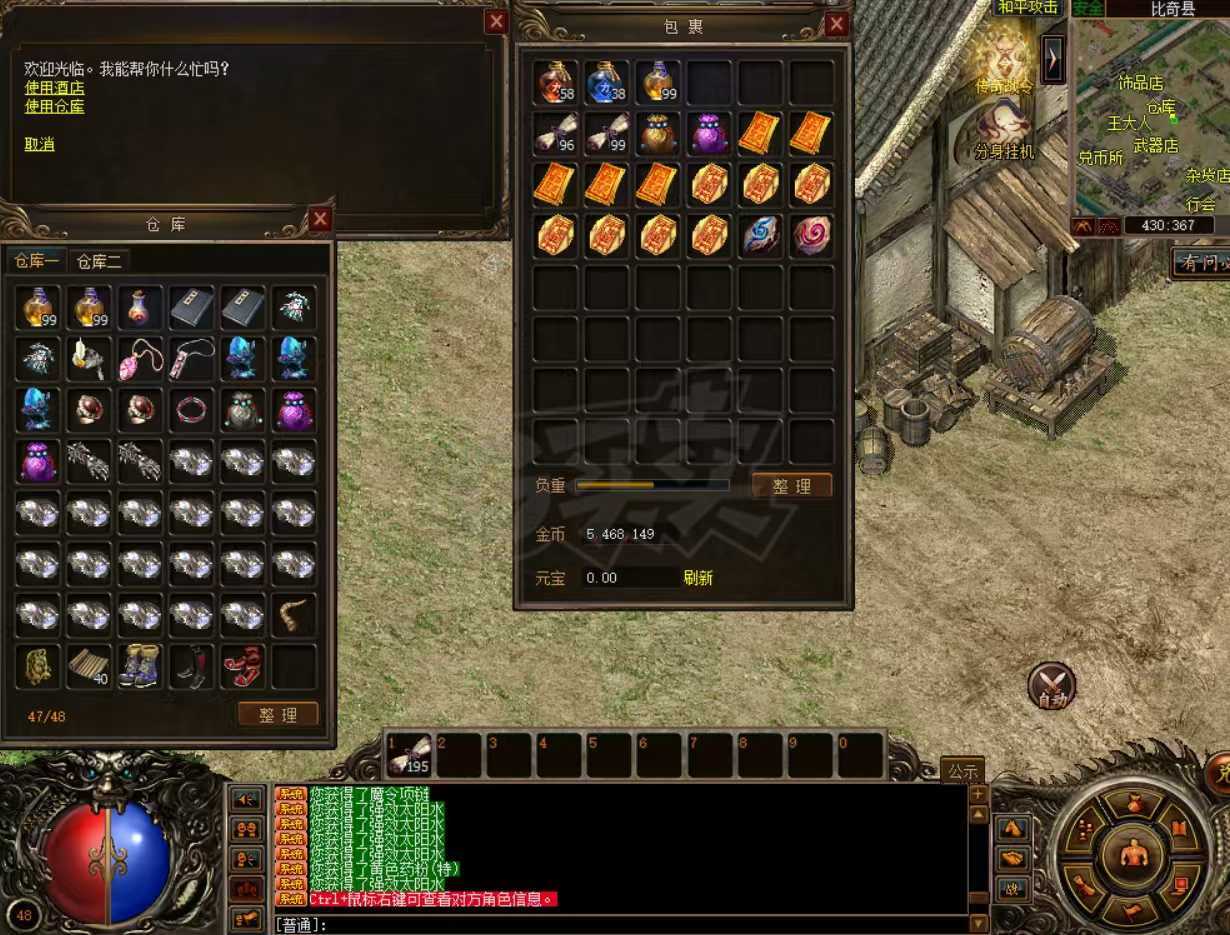Use the scroll in hotbar slot 1
This screenshot has height=935, width=1230.
411,755
